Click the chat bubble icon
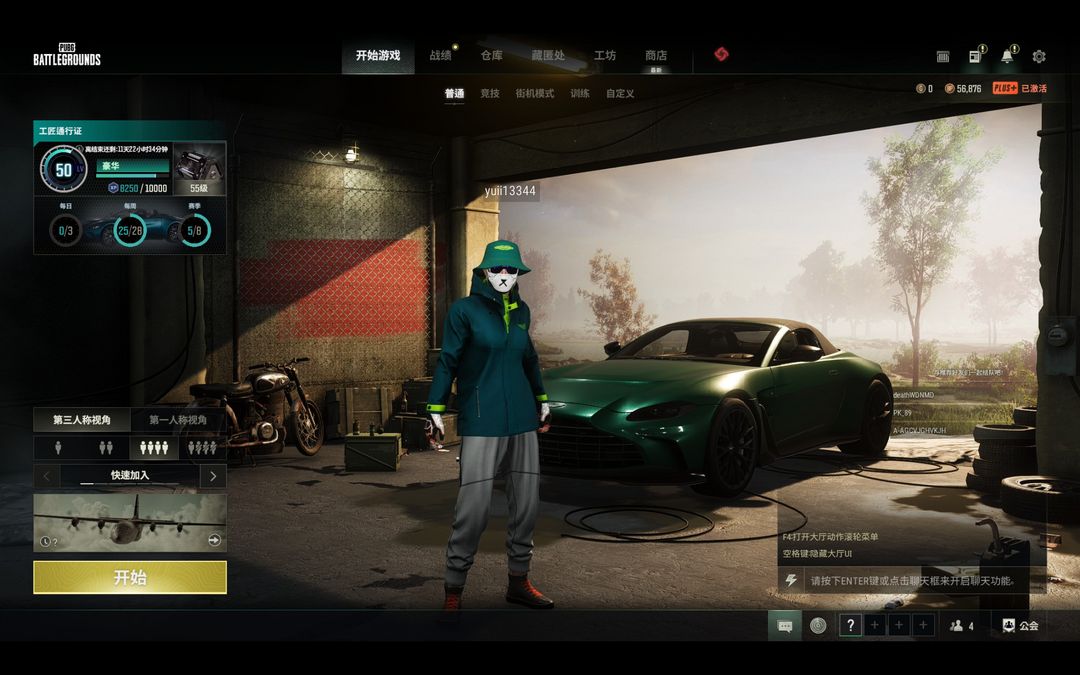This screenshot has width=1080, height=675. (x=785, y=626)
